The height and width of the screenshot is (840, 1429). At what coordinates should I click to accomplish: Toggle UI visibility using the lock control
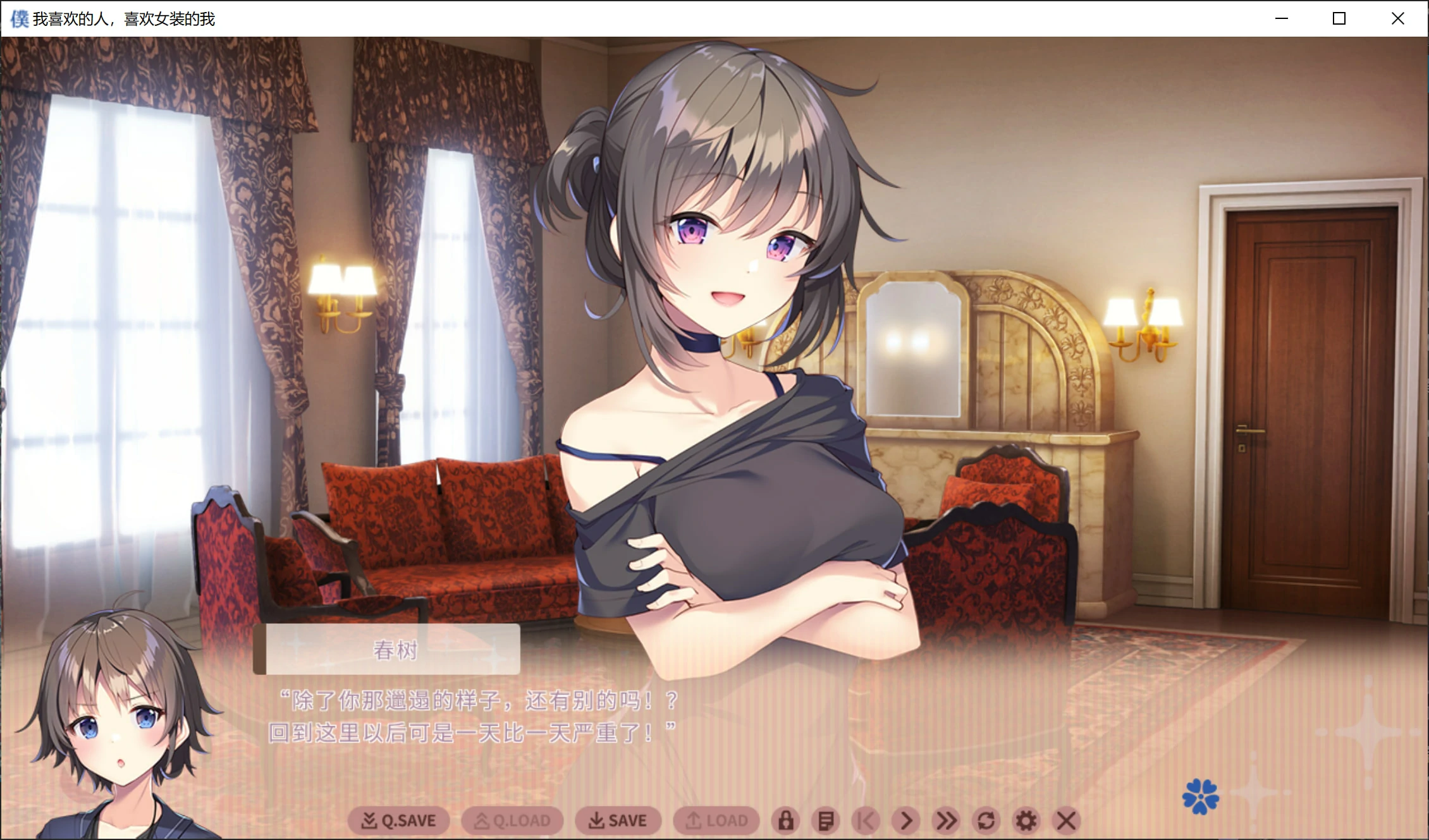[x=786, y=820]
